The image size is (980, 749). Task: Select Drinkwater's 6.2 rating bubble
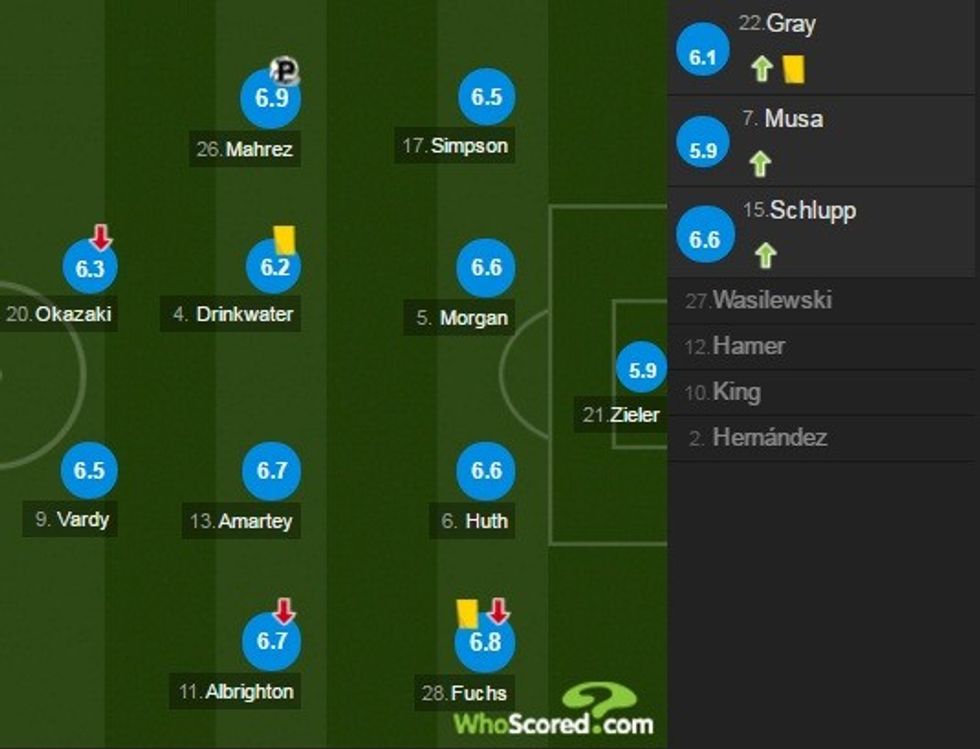coord(273,267)
